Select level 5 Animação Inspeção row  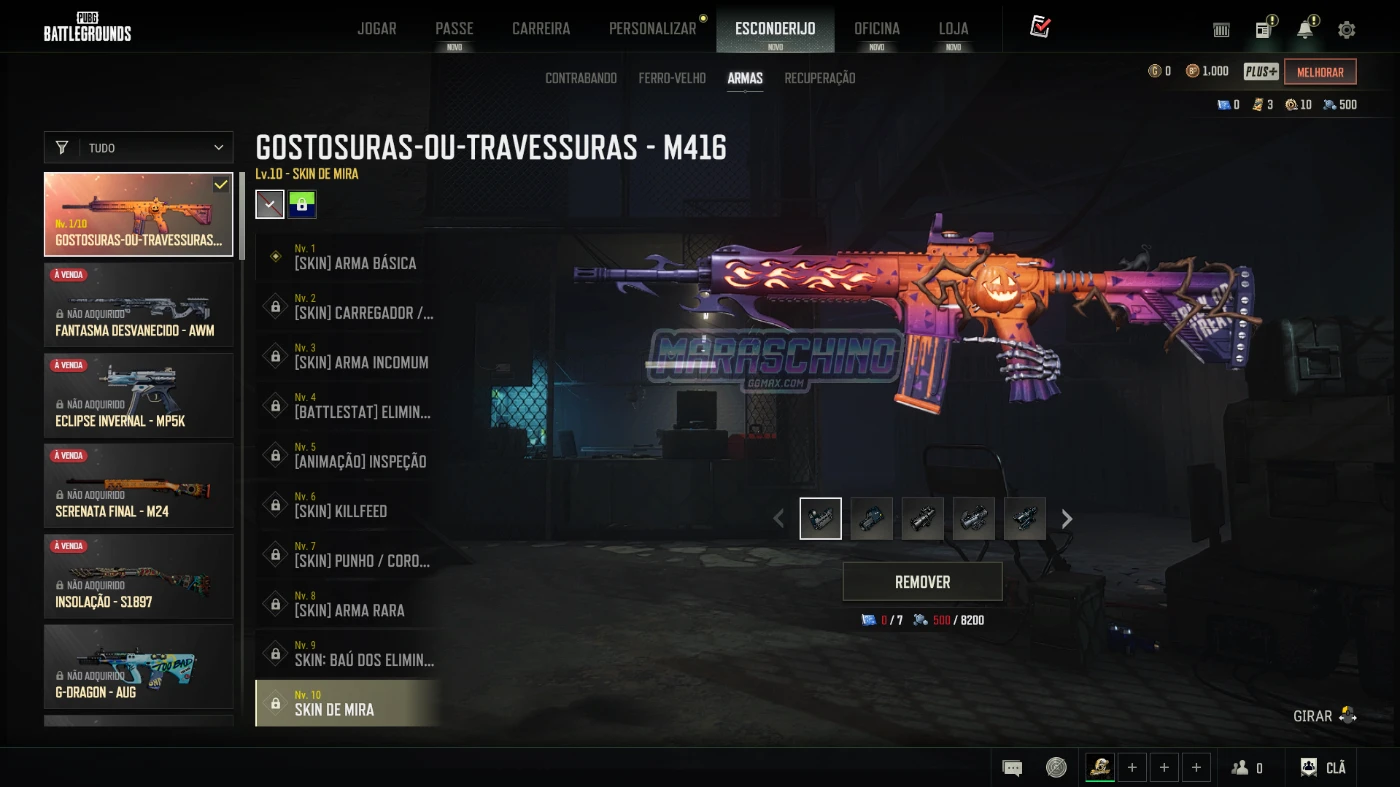(346, 455)
